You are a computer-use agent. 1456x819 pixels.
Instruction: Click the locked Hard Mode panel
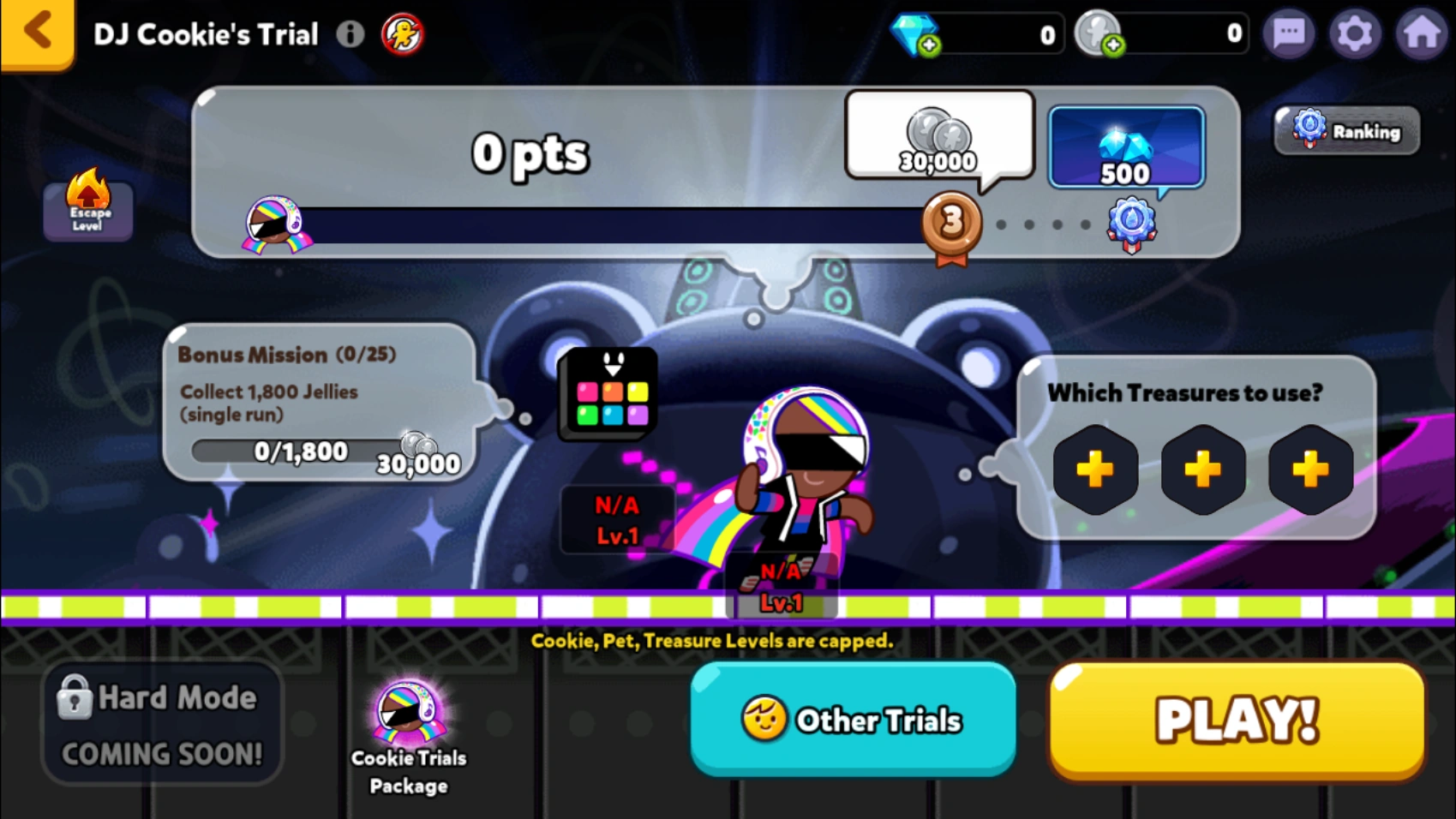click(162, 722)
